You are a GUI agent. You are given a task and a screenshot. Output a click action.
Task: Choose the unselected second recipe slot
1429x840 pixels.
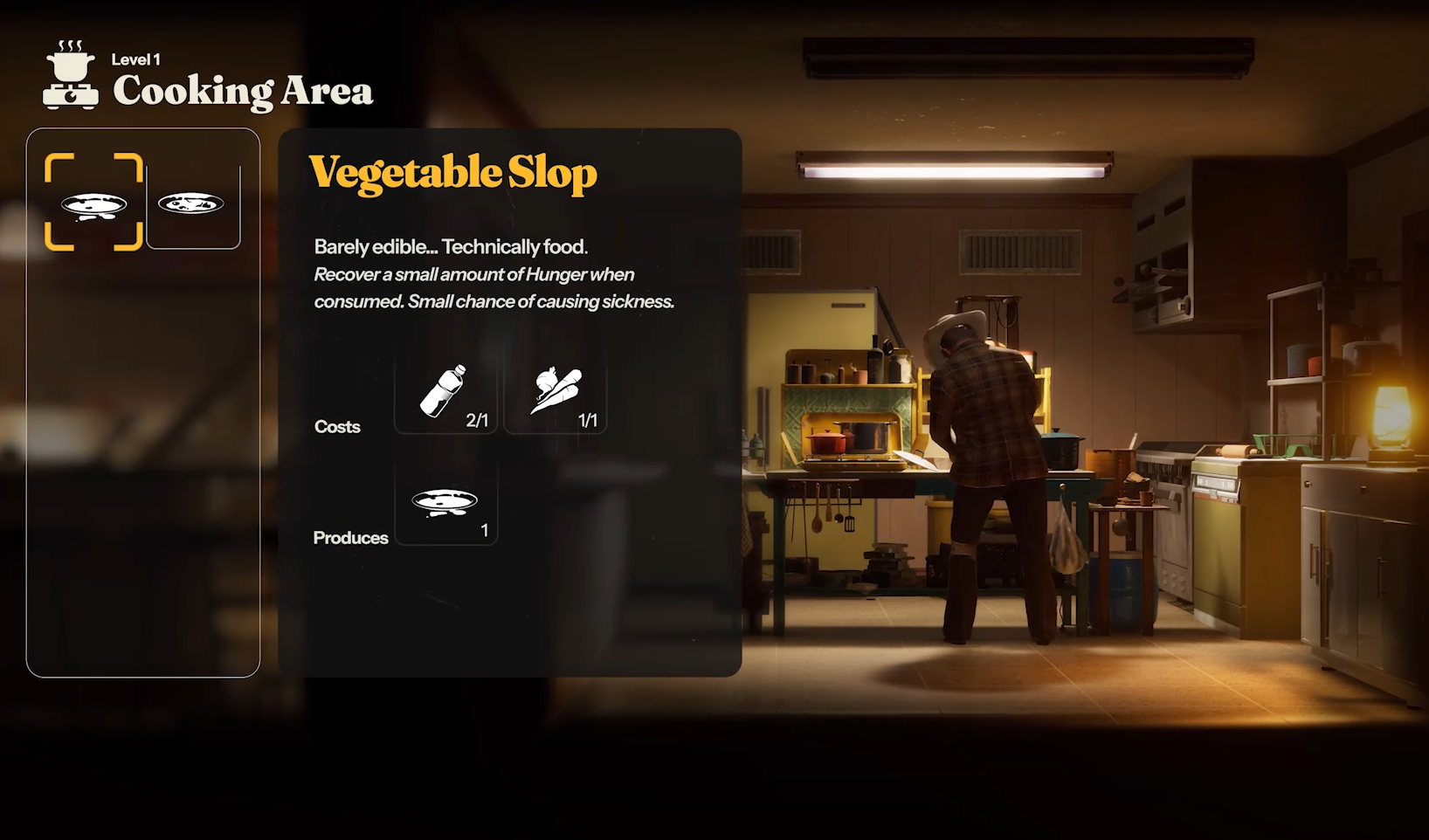193,204
